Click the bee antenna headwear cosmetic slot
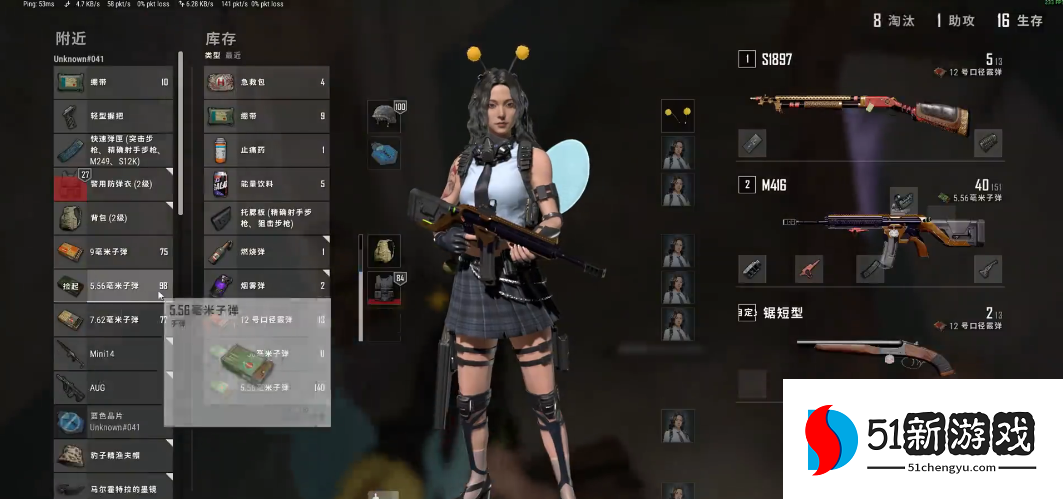Viewport: 1063px width, 499px height. (x=677, y=116)
